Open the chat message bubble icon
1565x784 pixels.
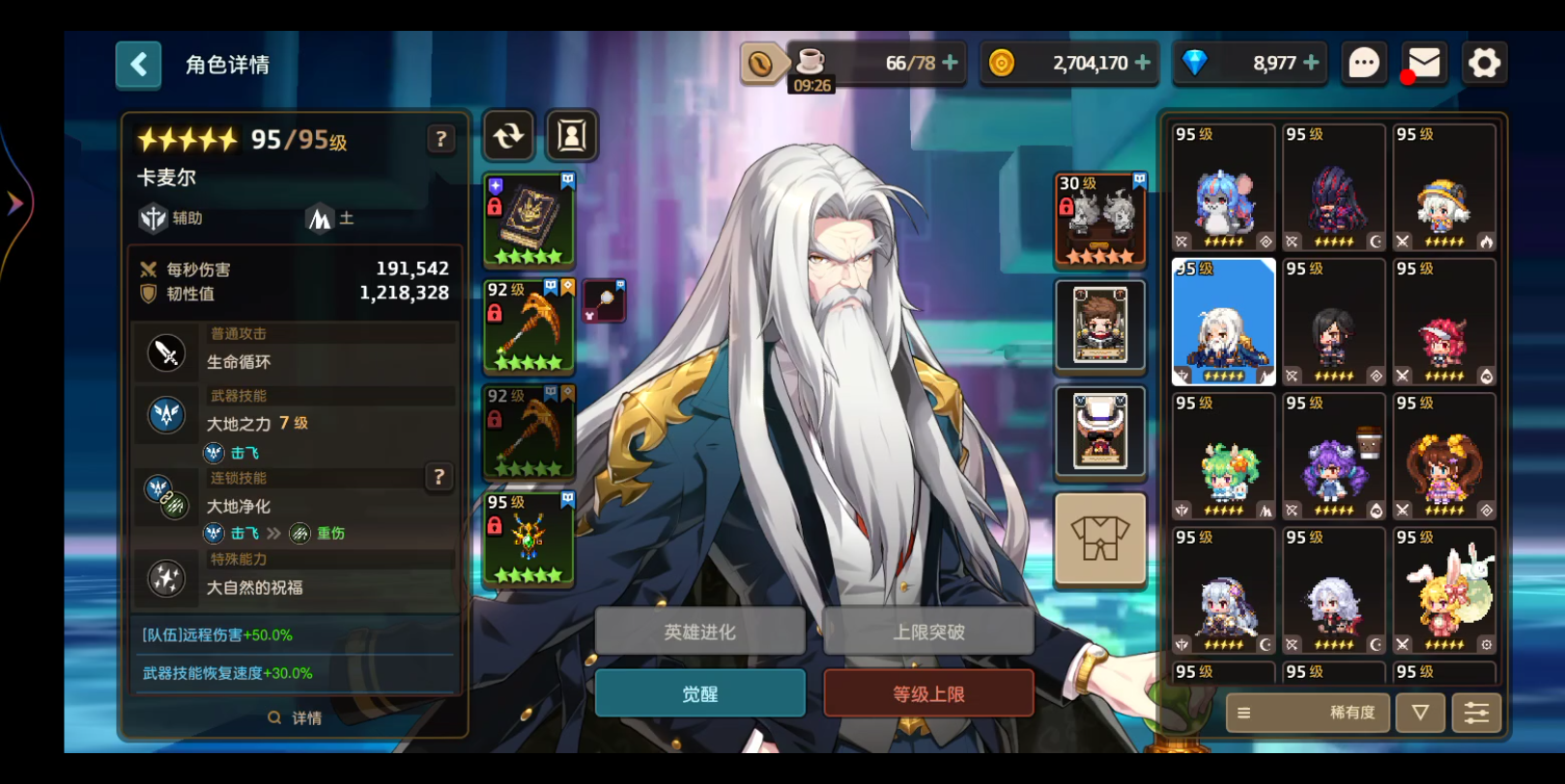1363,63
